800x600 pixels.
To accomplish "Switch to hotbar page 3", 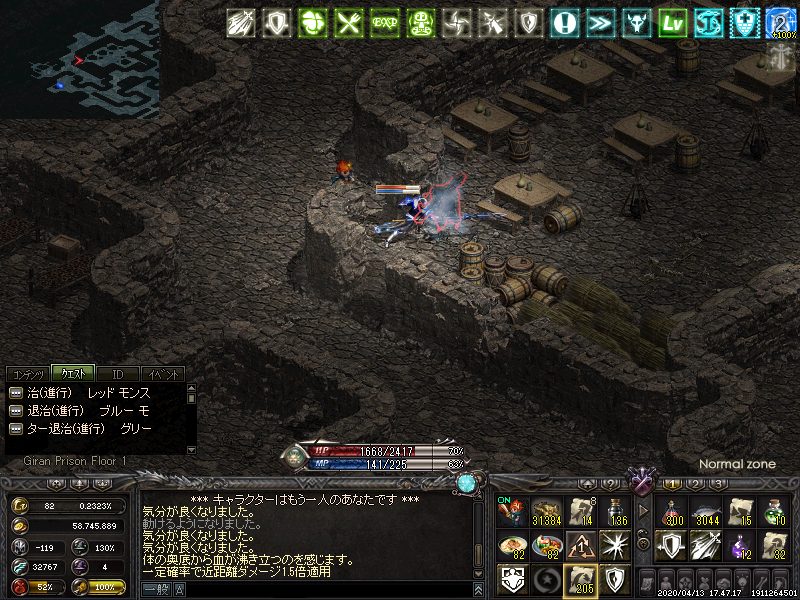I will coord(717,484).
